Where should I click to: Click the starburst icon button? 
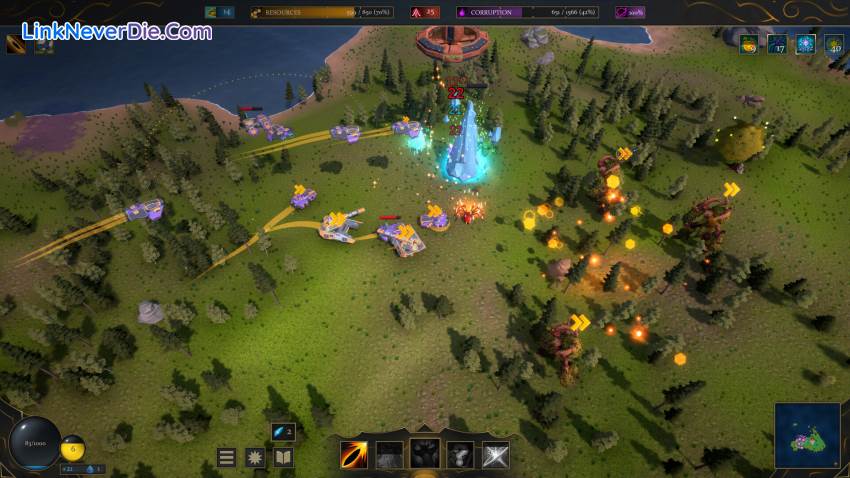(x=255, y=457)
